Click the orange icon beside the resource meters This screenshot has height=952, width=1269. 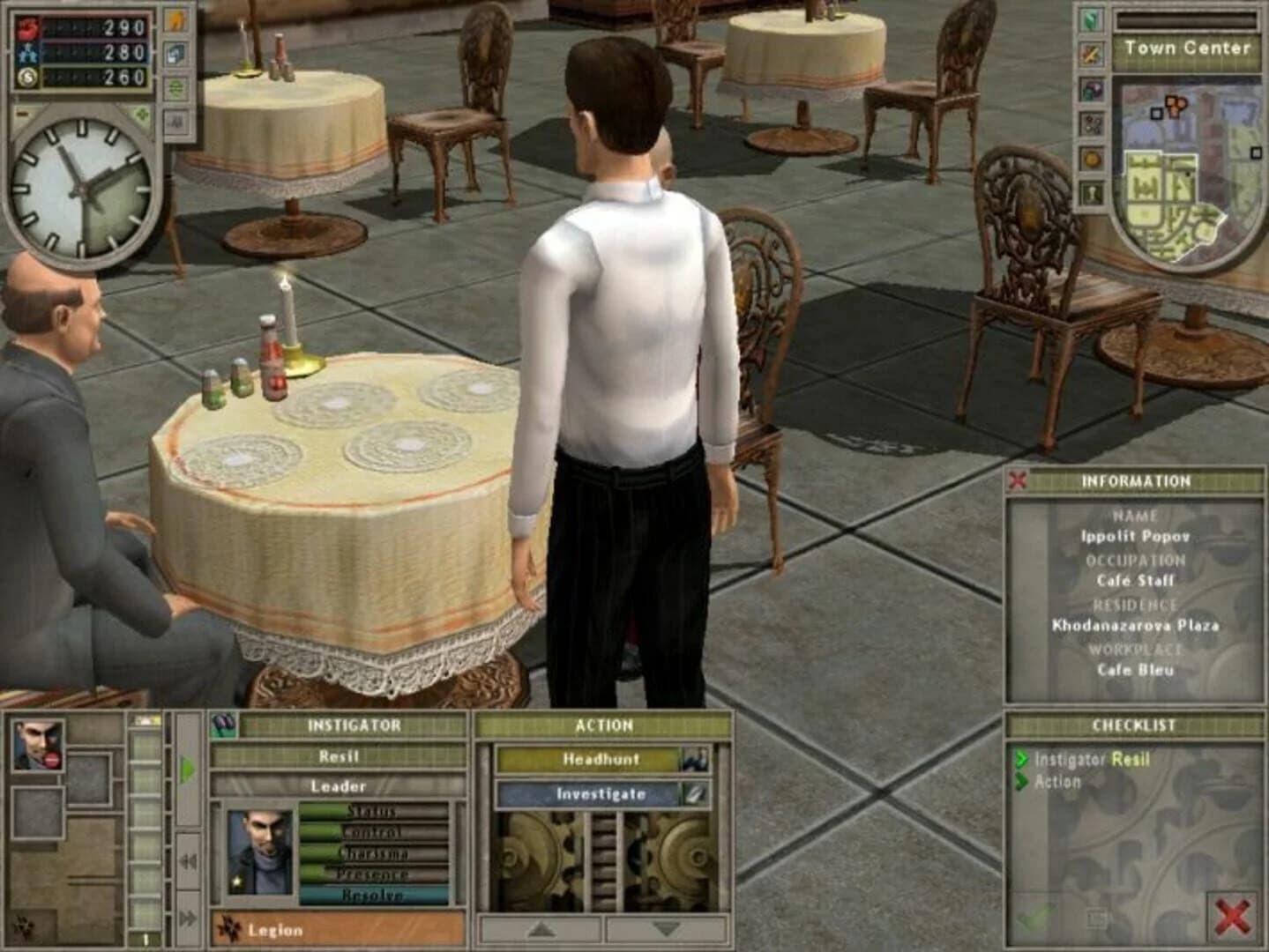175,22
